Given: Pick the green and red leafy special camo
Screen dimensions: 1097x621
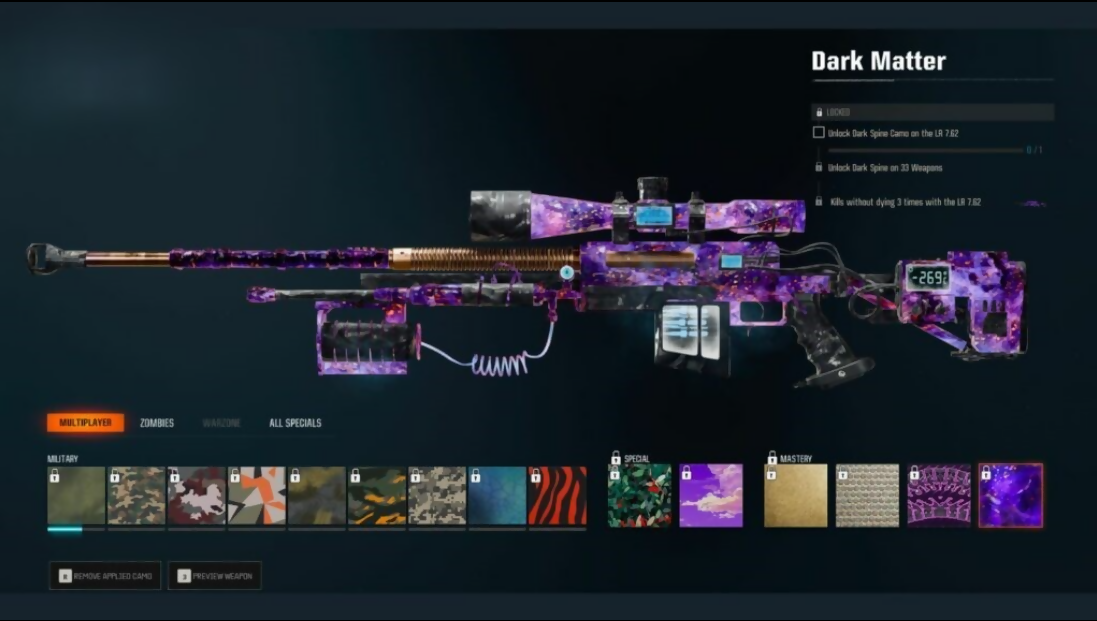Looking at the screenshot, I should [640, 496].
